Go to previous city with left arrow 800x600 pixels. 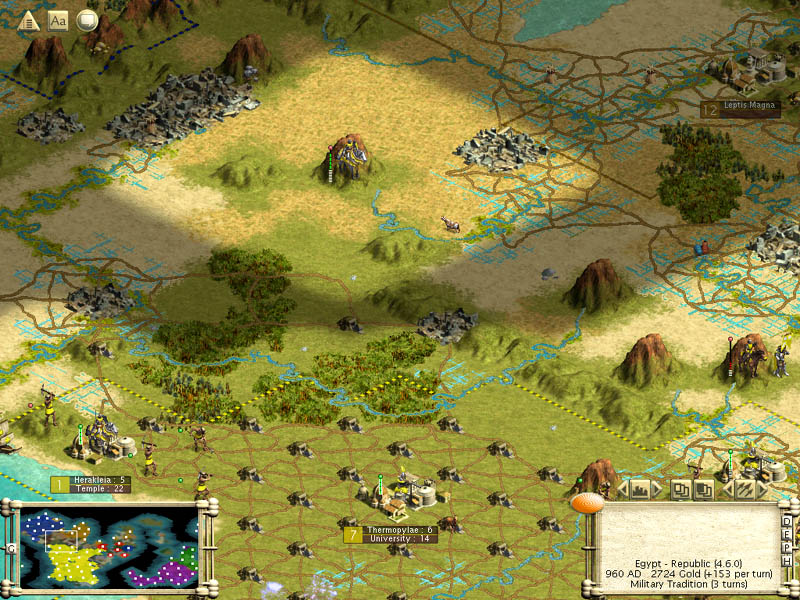tap(622, 490)
